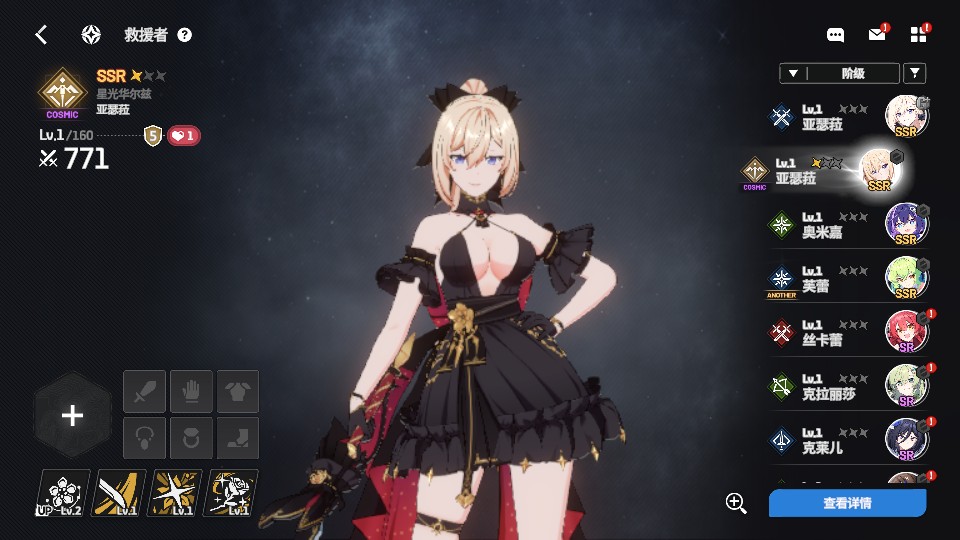Open the chat speech bubble
Viewport: 960px width, 540px height.
(x=836, y=35)
